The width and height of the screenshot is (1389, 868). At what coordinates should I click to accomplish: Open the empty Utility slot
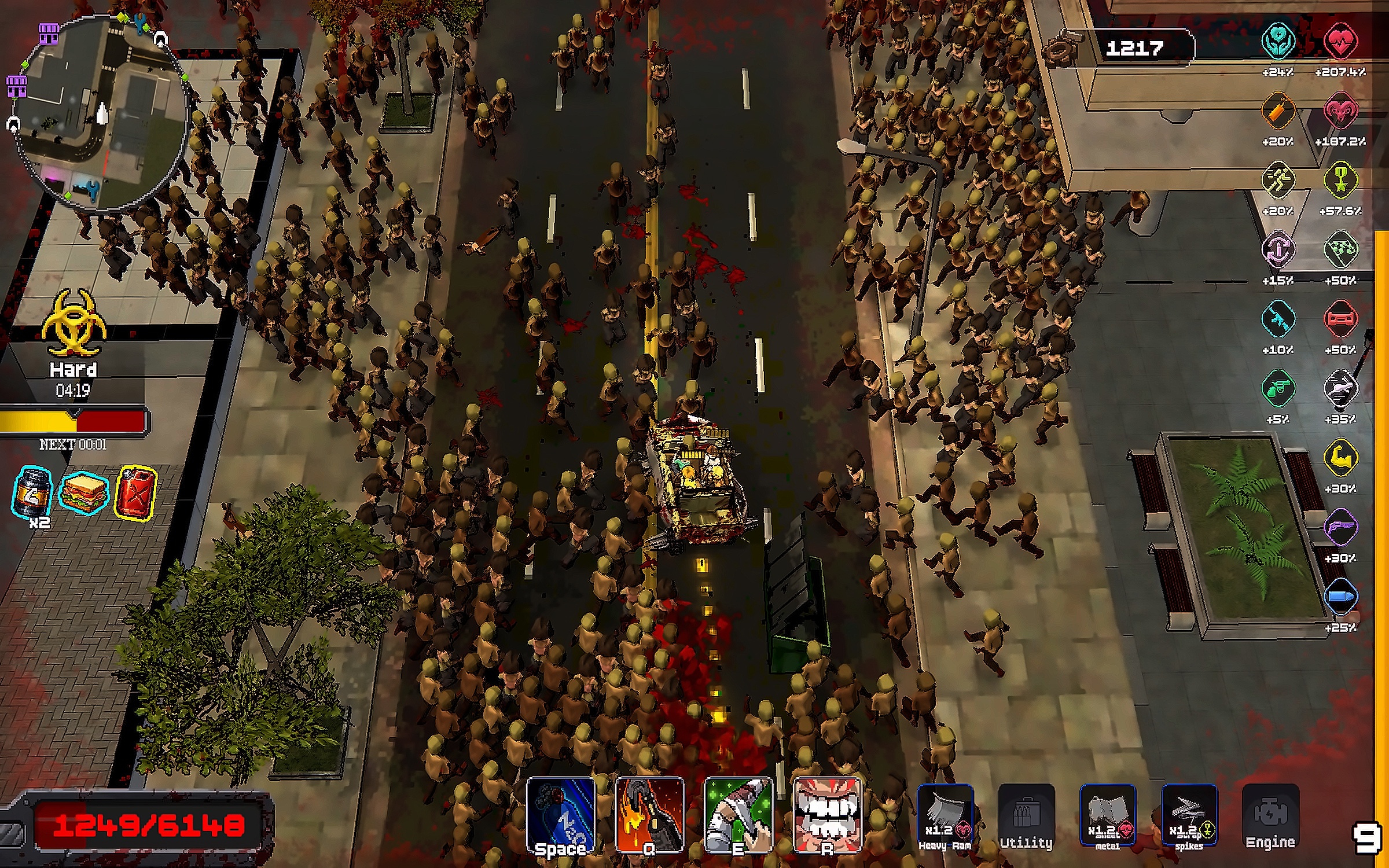coord(1026,816)
